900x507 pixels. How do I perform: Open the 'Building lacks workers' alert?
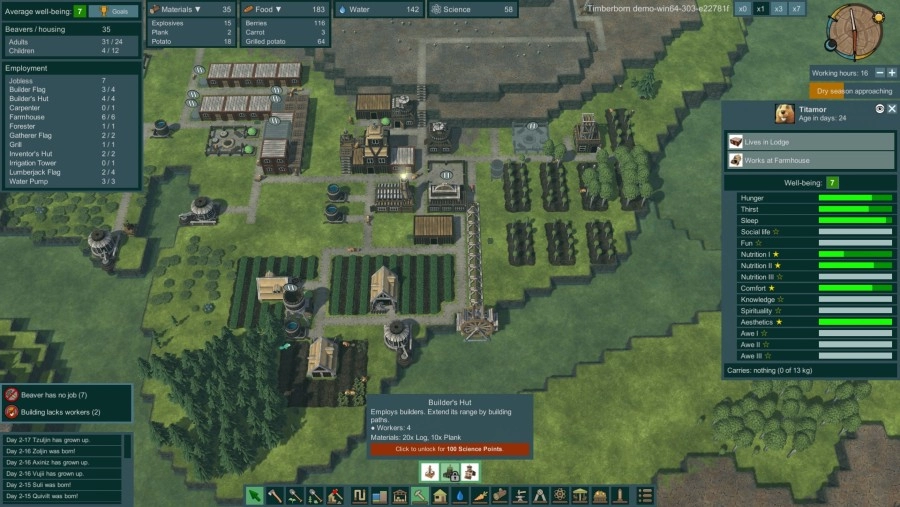tap(66, 412)
